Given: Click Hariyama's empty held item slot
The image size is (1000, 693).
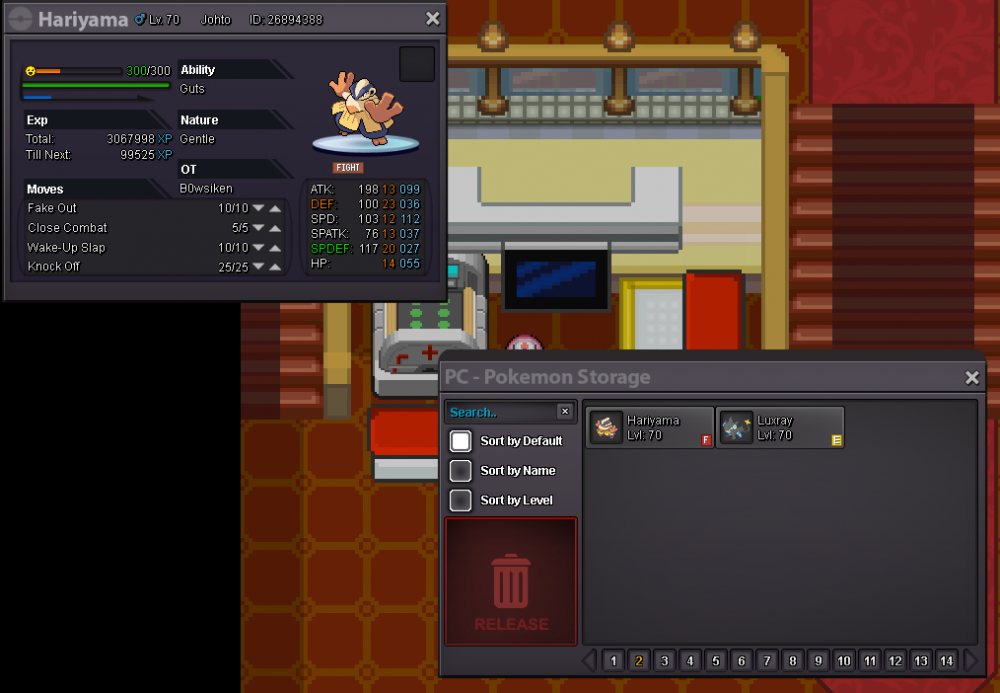Looking at the screenshot, I should [417, 64].
